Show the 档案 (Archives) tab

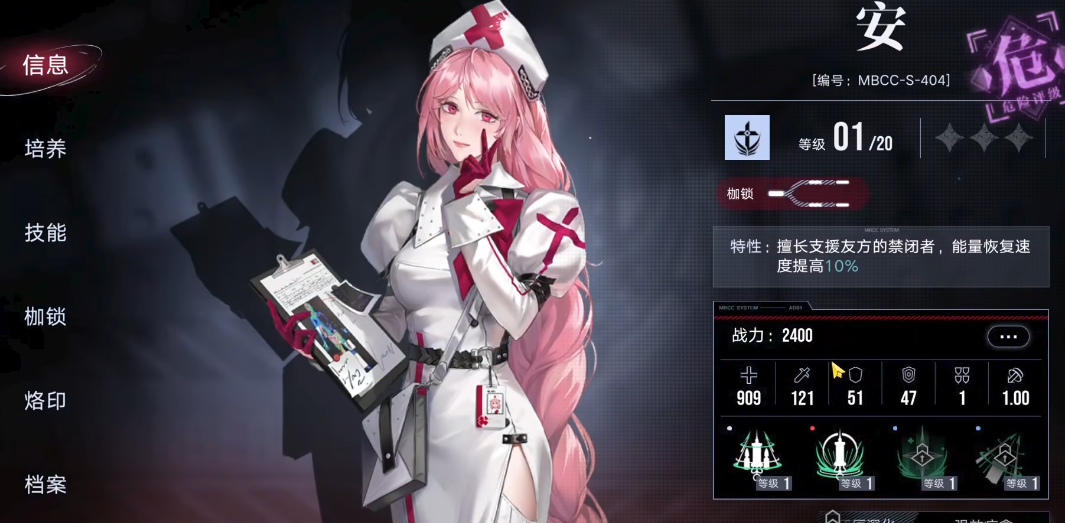tap(46, 485)
